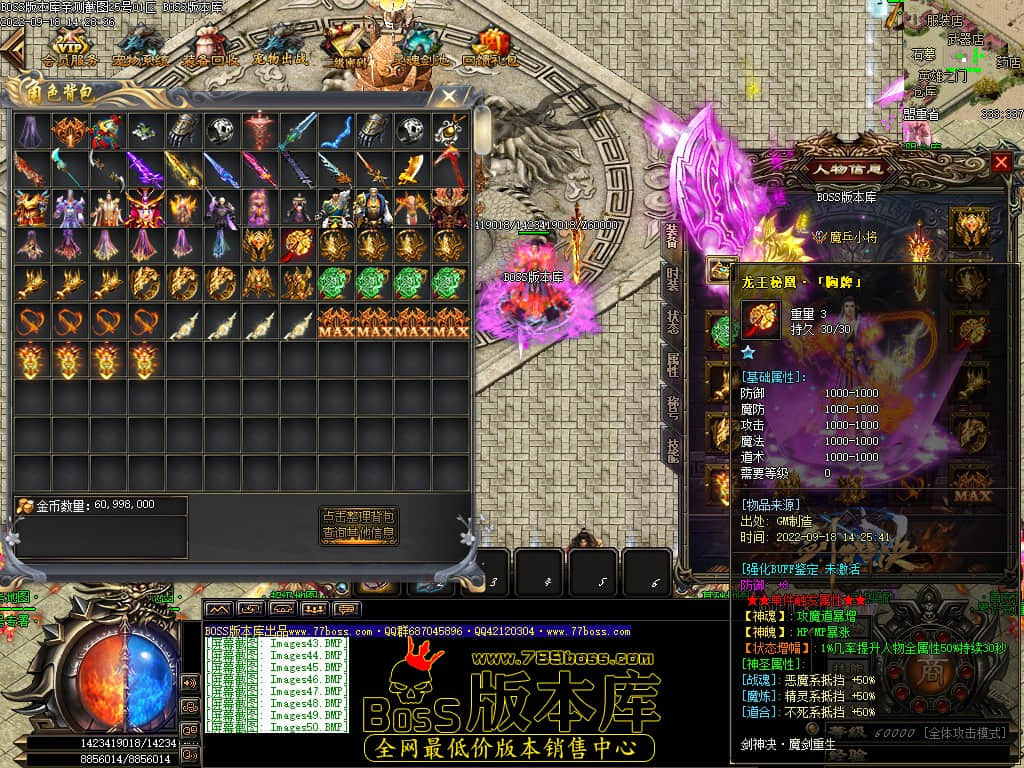Select the 装备 equipment tab
The image size is (1024, 768).
(x=673, y=236)
